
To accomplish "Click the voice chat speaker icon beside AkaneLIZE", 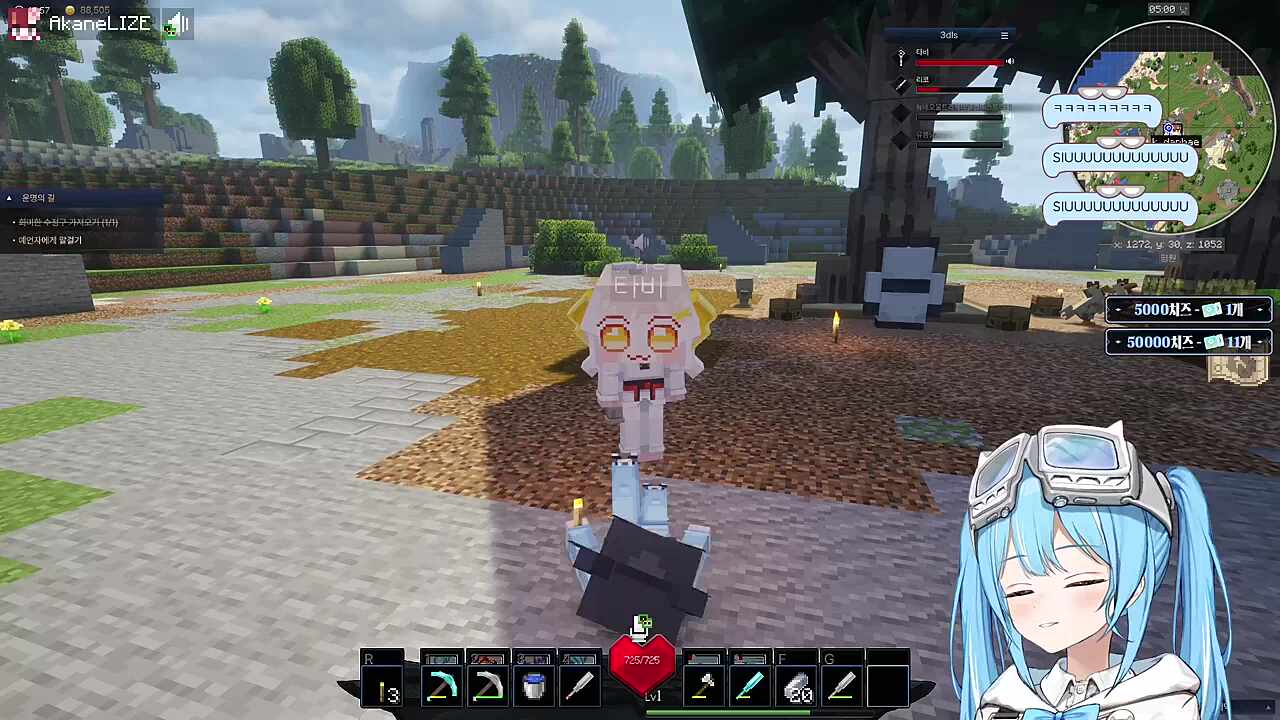I will pyautogui.click(x=177, y=24).
